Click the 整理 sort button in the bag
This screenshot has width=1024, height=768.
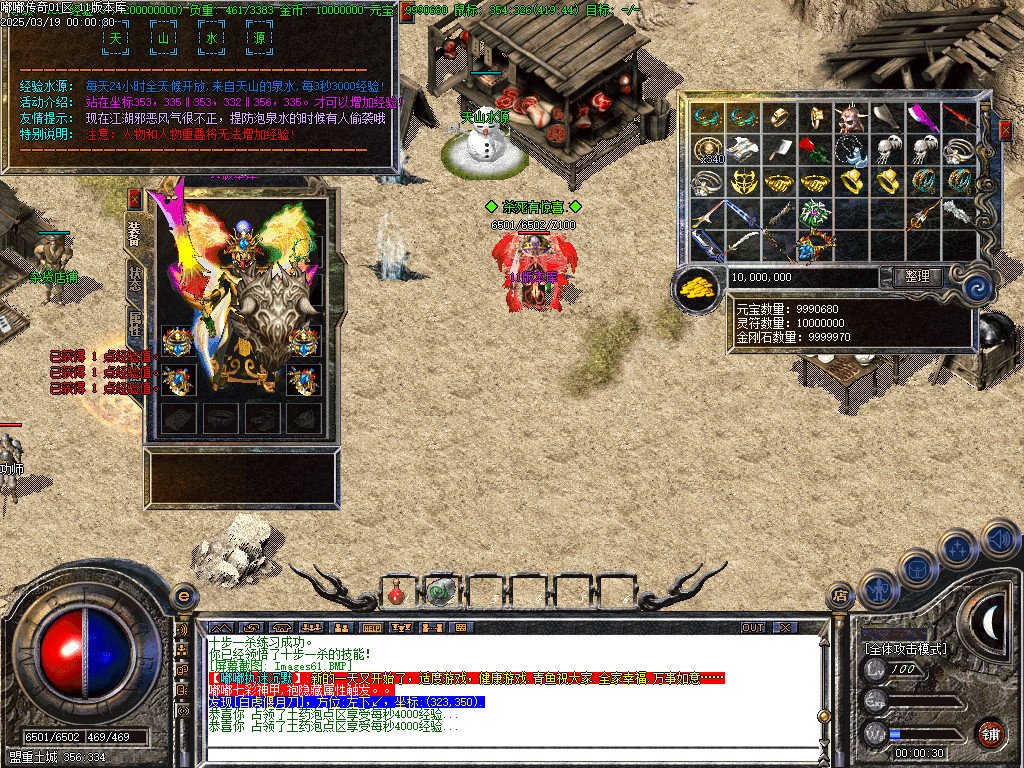(916, 277)
